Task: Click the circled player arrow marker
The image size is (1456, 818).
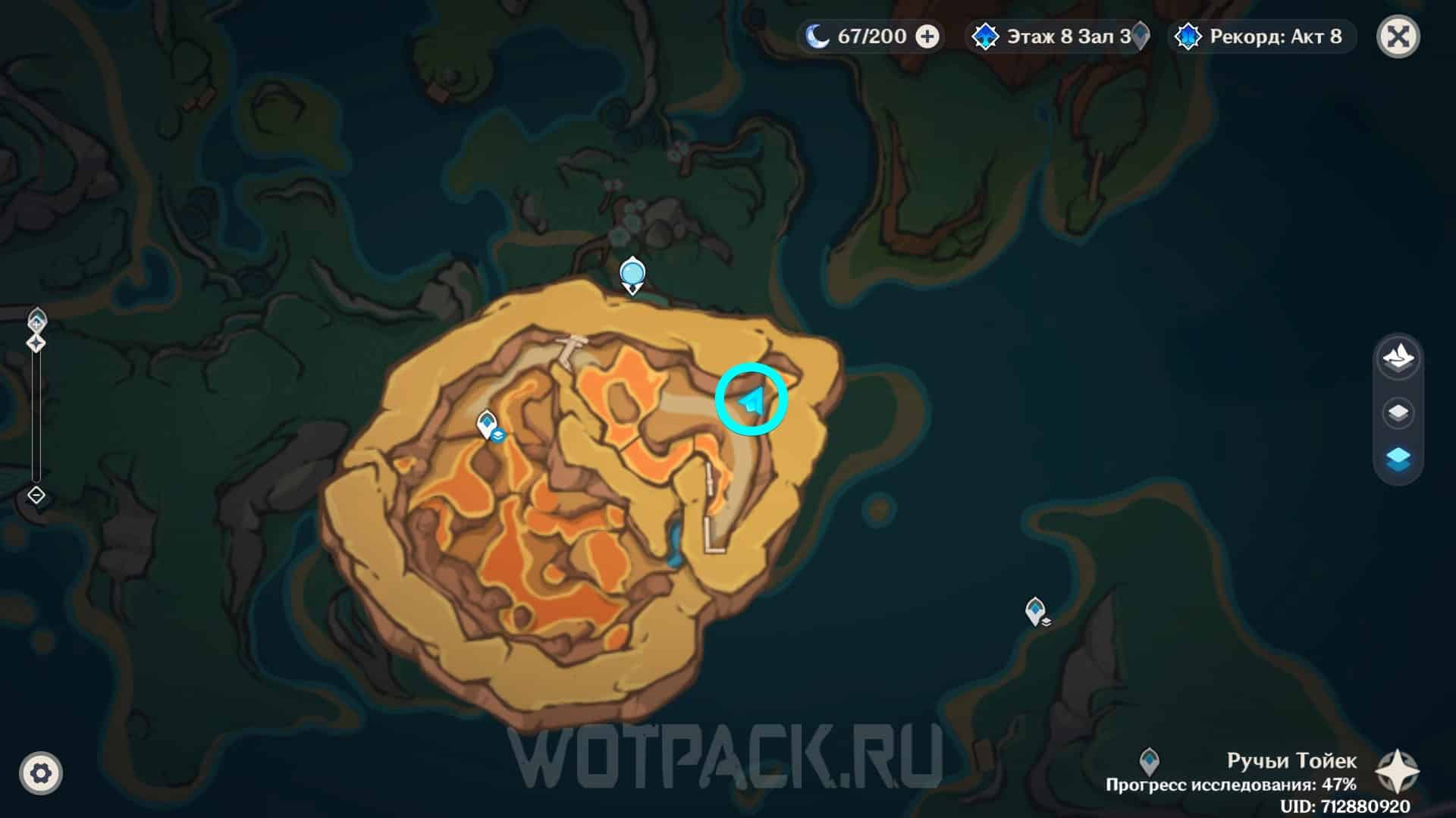Action: (752, 400)
